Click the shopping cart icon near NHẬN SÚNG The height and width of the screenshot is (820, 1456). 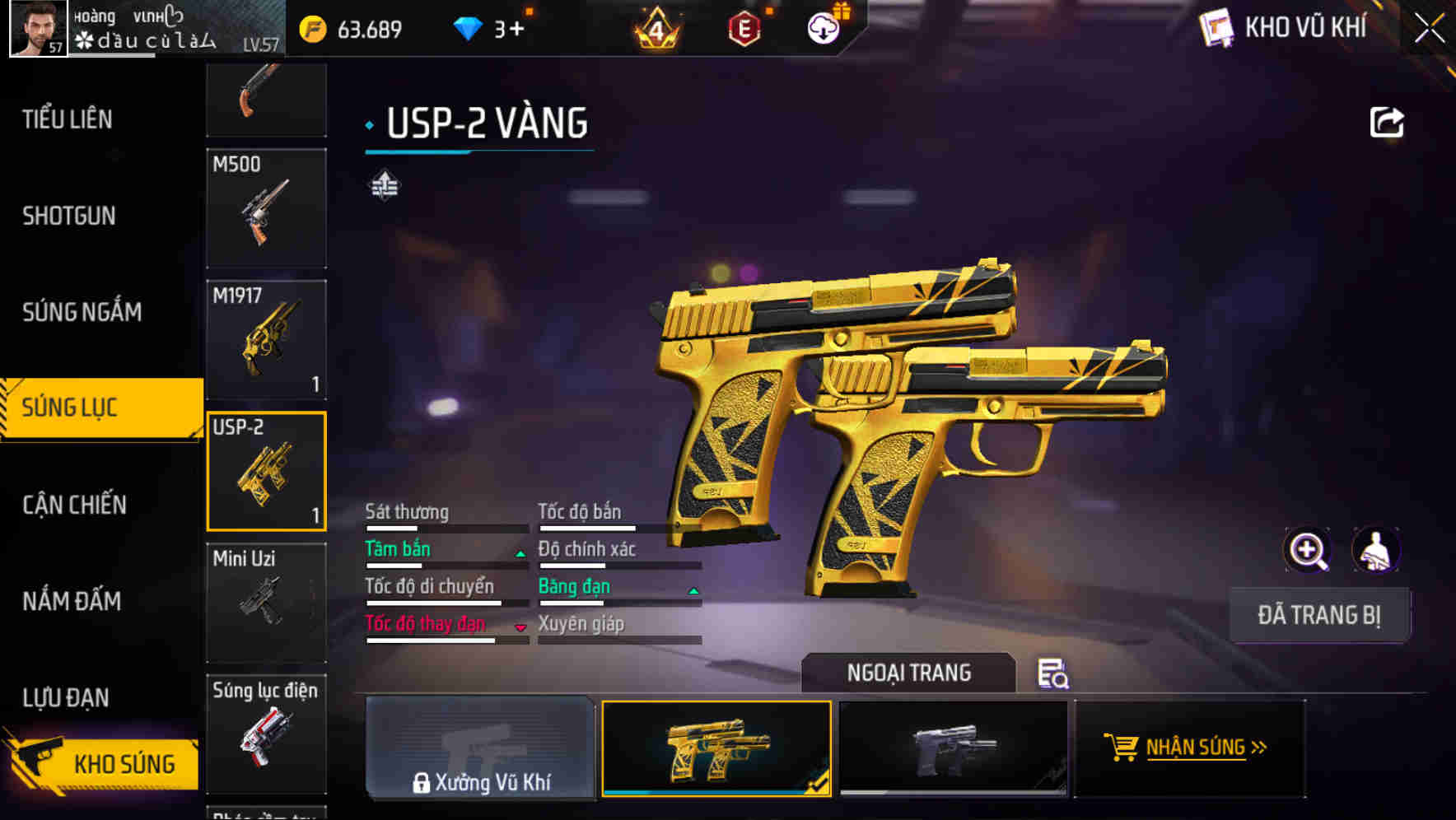[1122, 748]
